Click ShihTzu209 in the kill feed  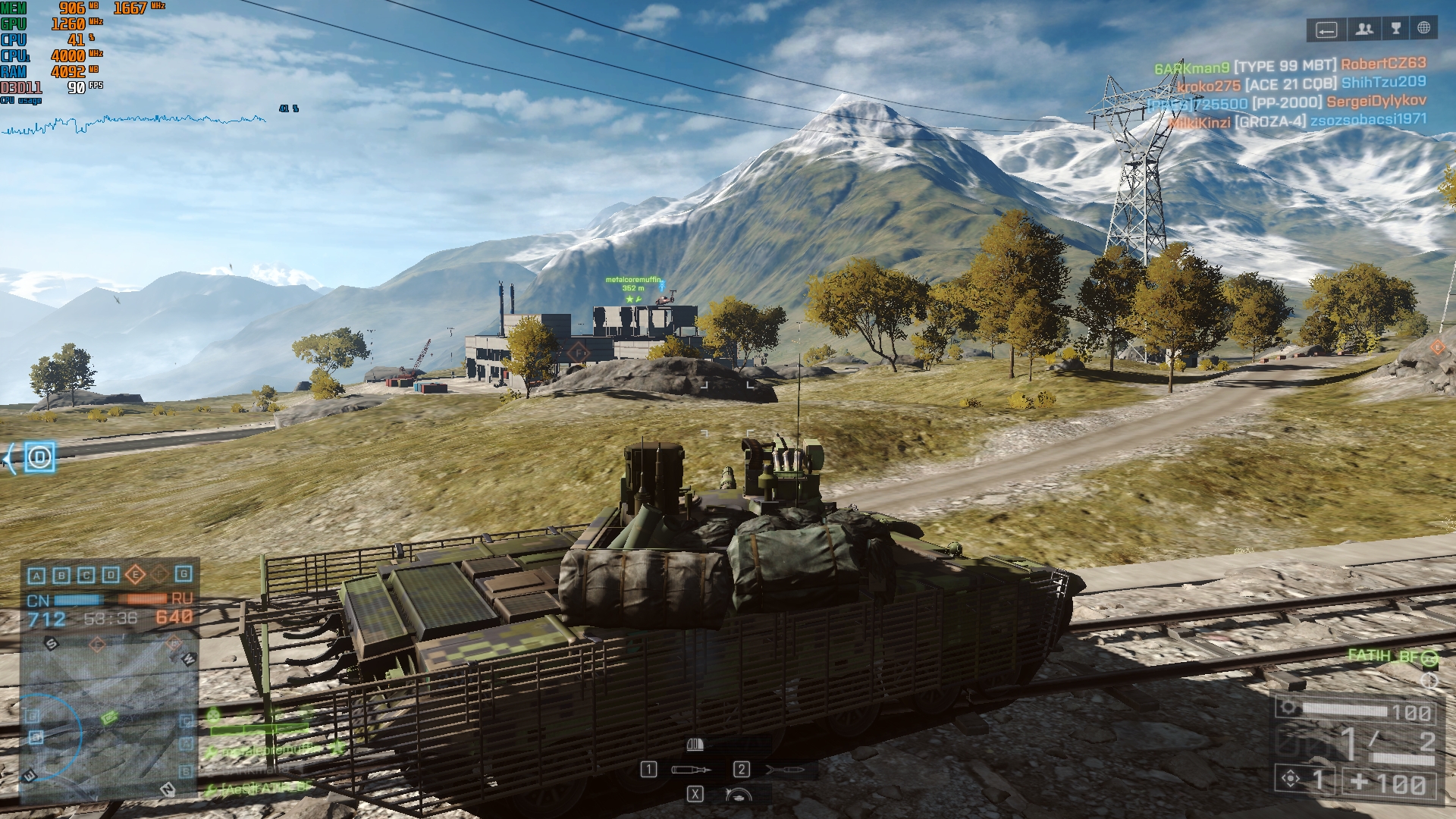click(1383, 82)
